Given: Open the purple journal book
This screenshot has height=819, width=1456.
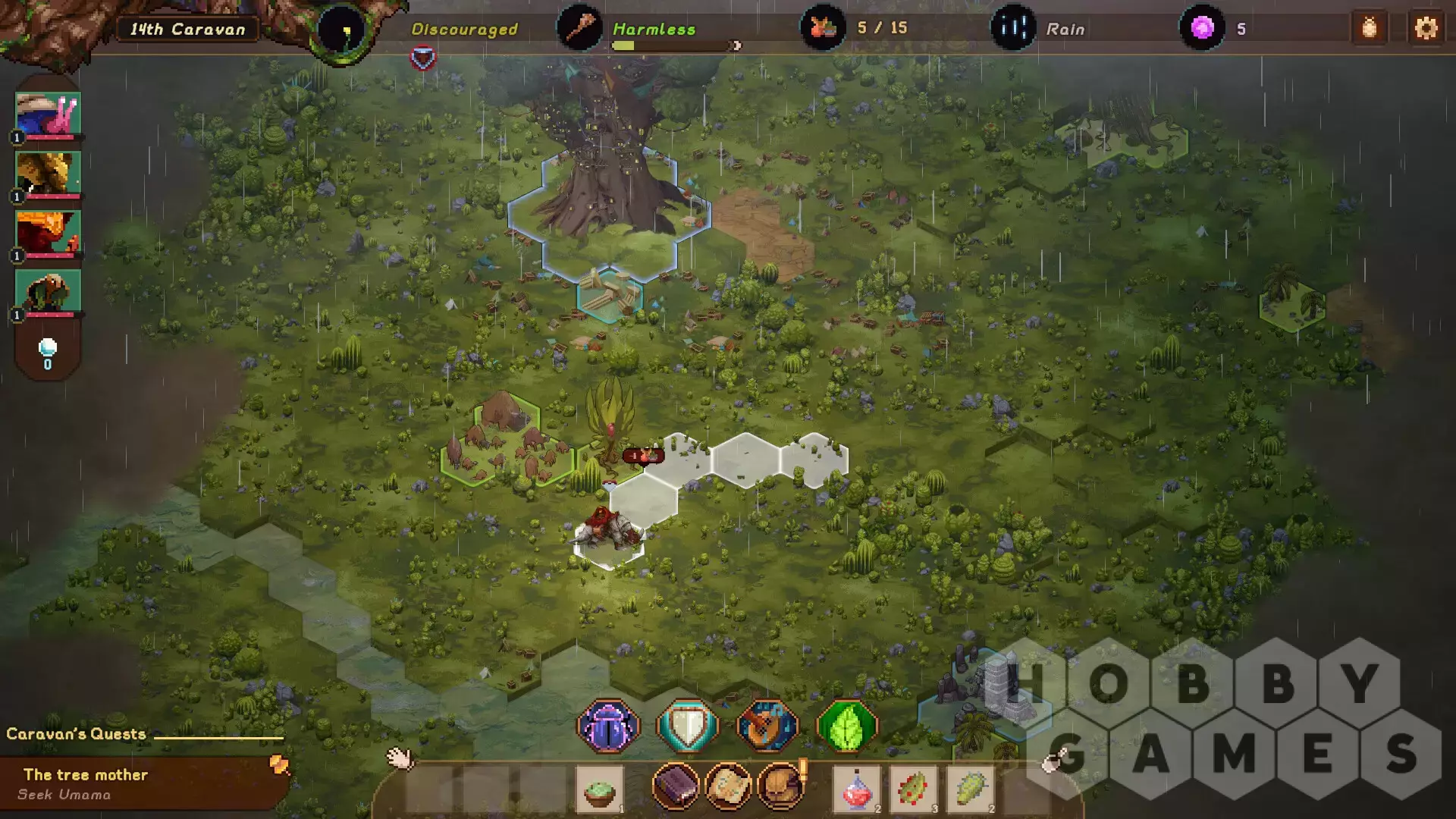Looking at the screenshot, I should pos(675,786).
